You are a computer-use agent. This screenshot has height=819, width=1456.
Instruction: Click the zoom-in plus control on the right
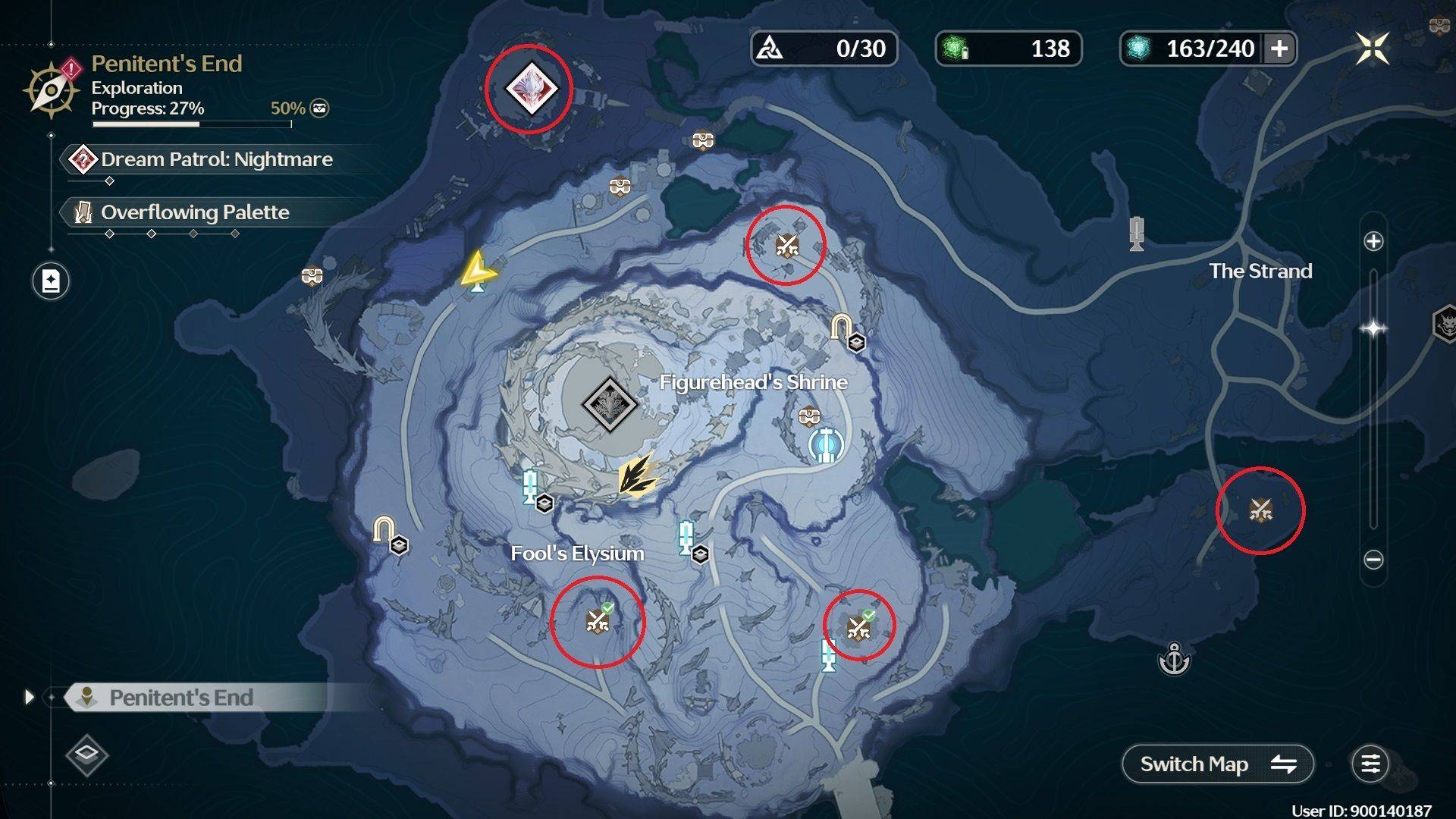tap(1373, 241)
